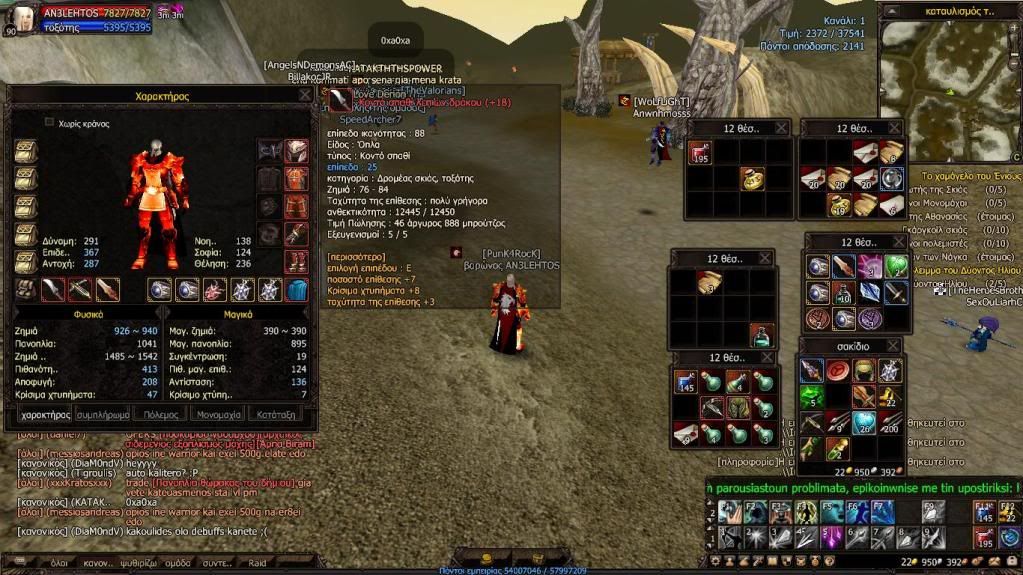Image resolution: width=1023 pixels, height=575 pixels.
Task: Select the equipped red boots slot
Action: pyautogui.click(x=296, y=262)
